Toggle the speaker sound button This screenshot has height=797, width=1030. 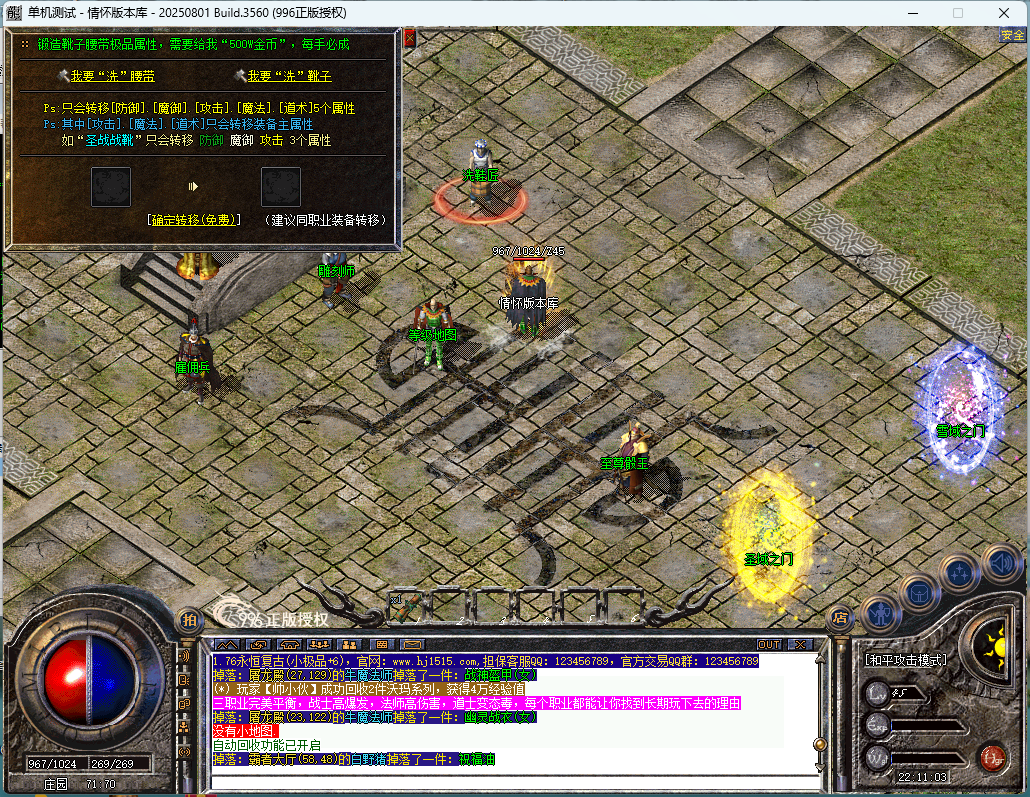coord(999,563)
